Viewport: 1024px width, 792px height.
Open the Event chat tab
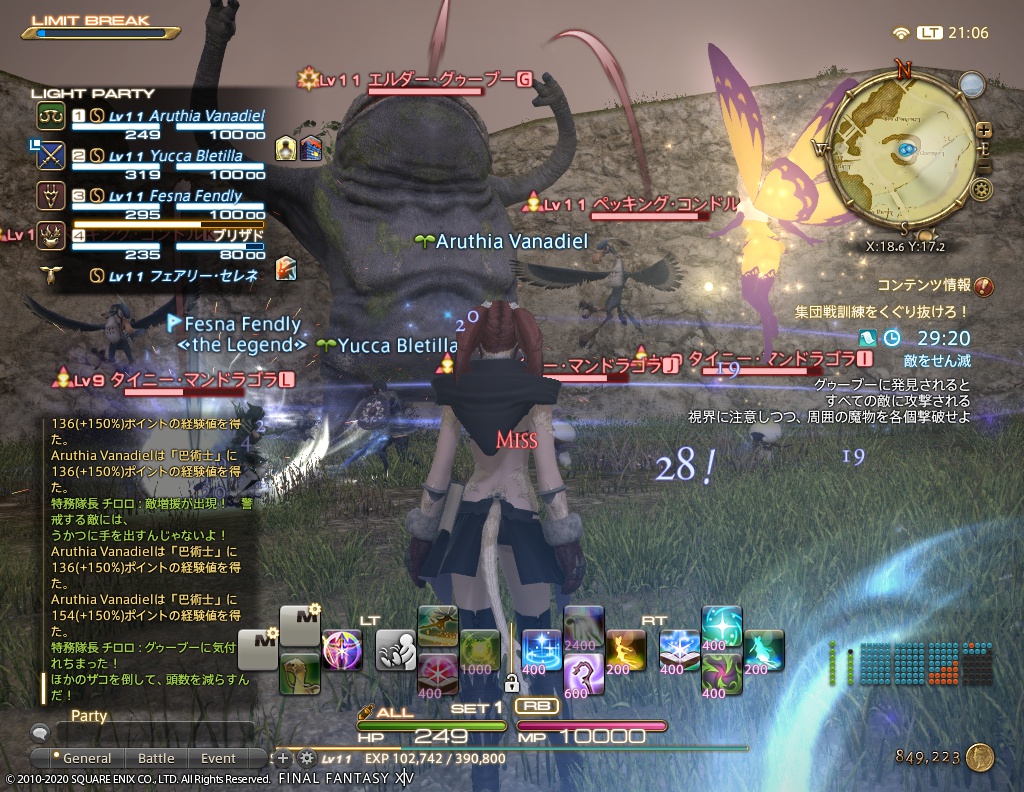point(218,758)
